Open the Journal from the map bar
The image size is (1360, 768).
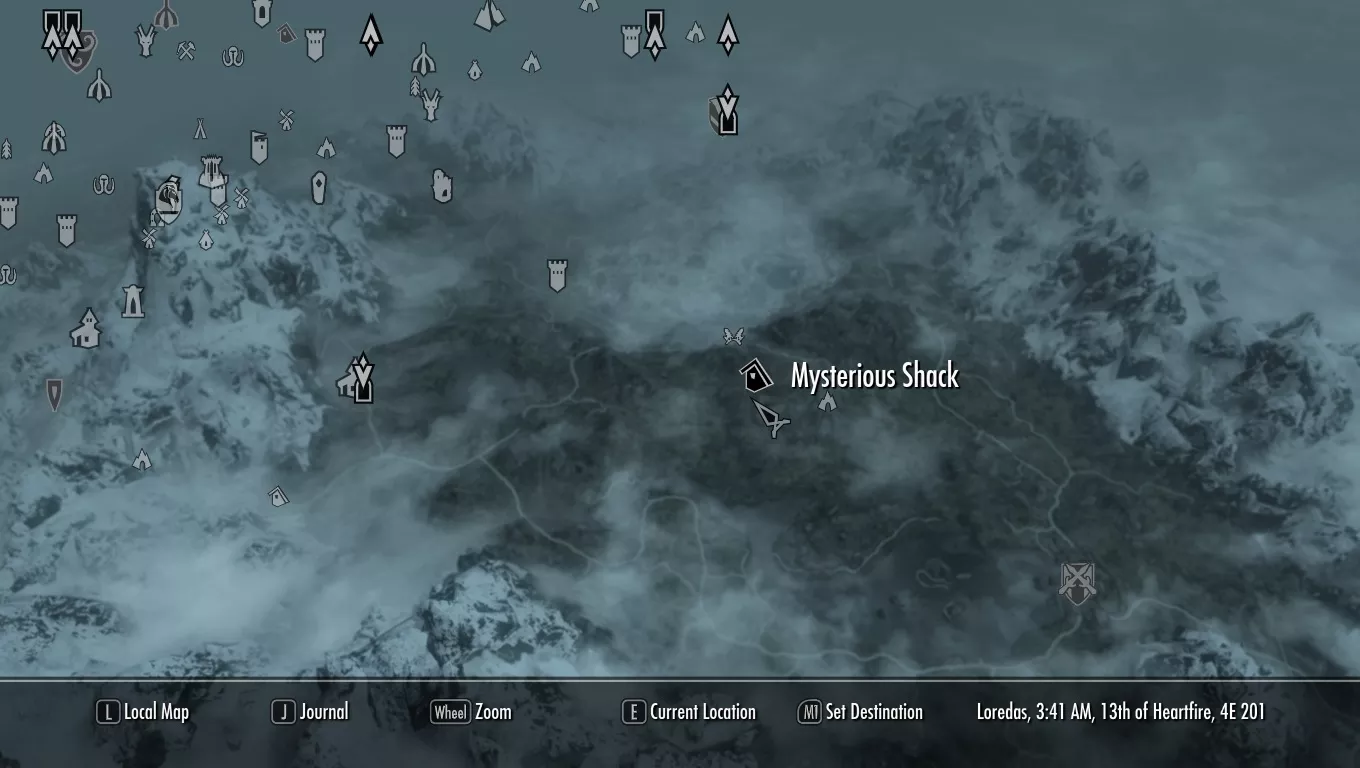(311, 712)
